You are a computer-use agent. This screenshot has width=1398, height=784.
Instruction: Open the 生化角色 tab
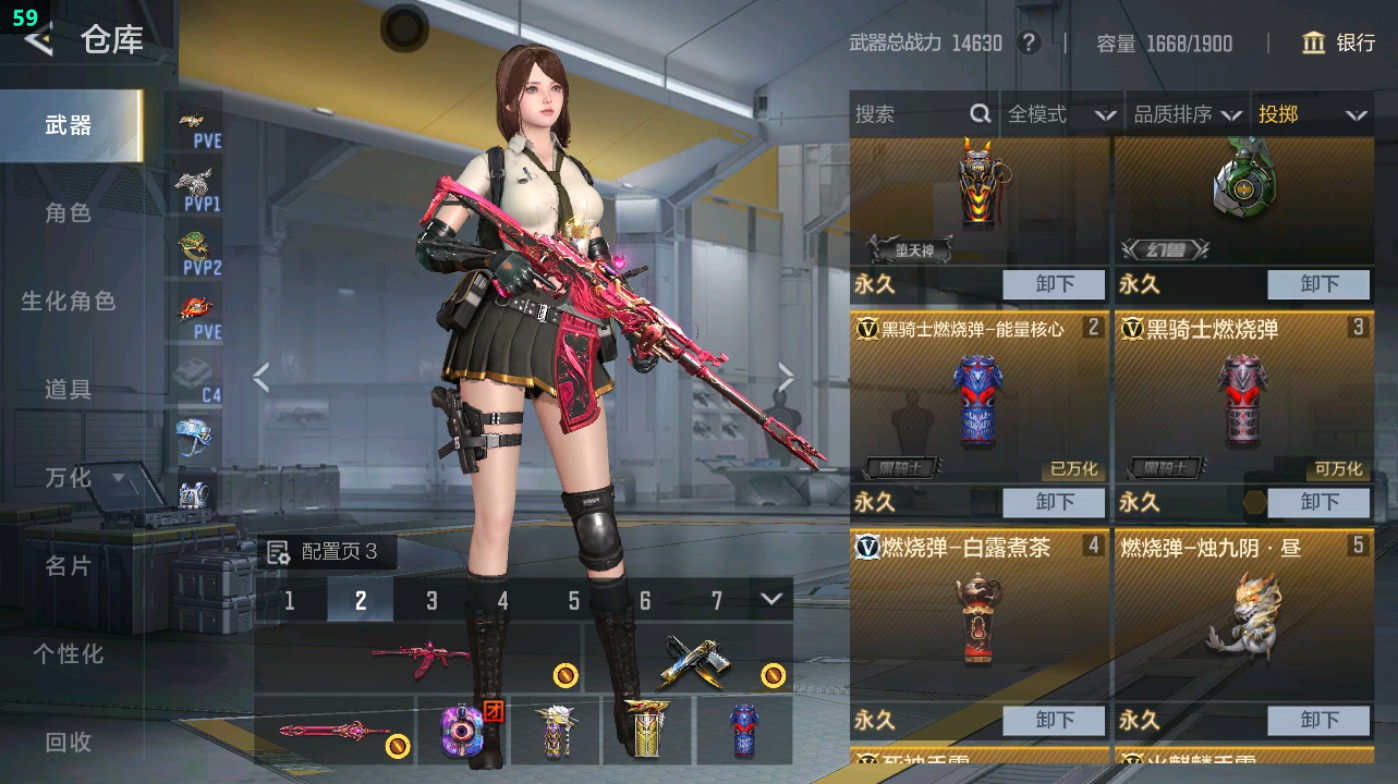tap(68, 301)
